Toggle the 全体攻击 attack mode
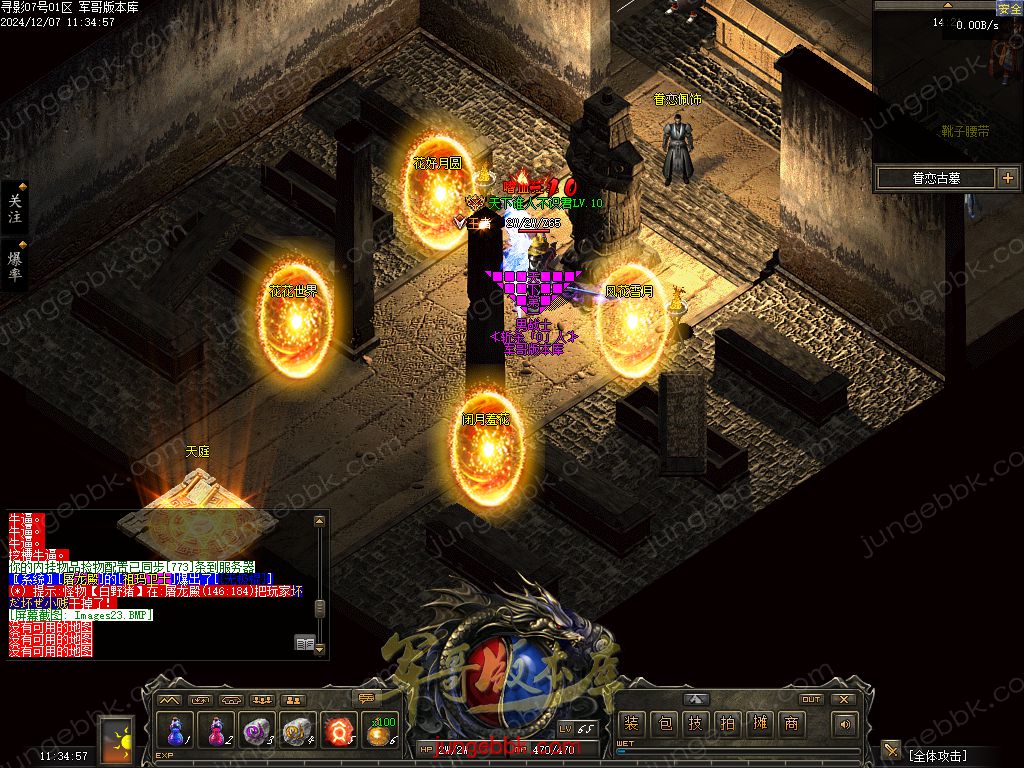 (935, 755)
